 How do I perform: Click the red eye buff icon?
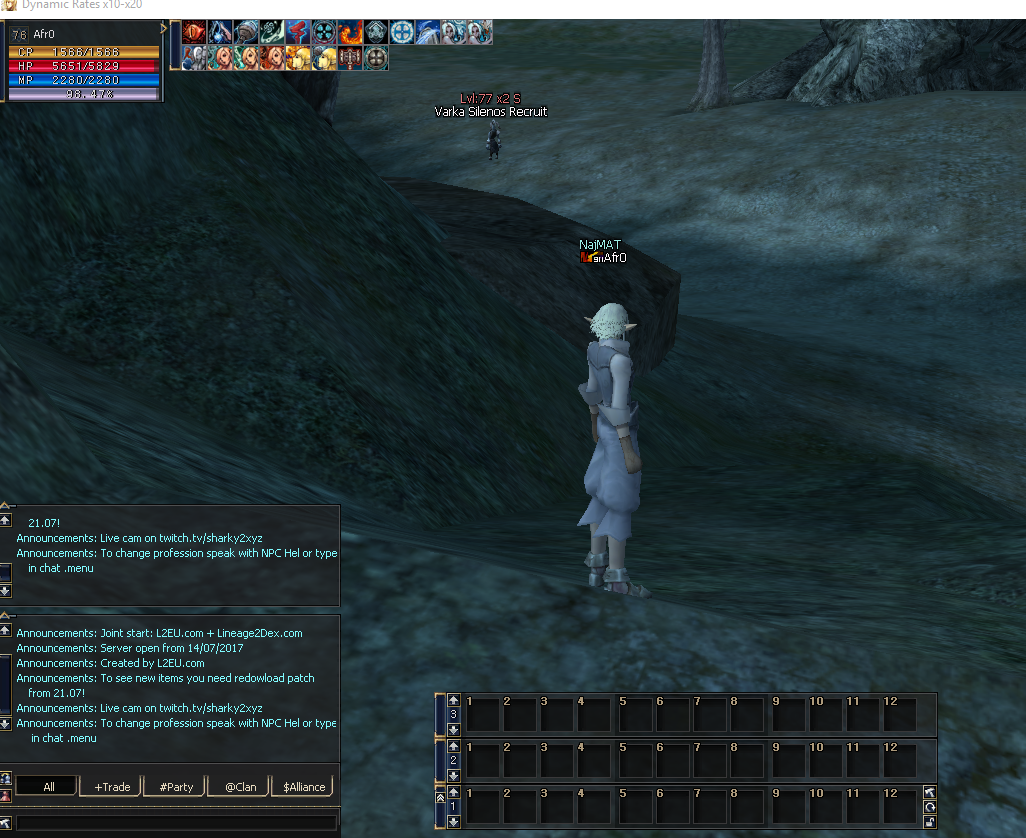[194, 33]
